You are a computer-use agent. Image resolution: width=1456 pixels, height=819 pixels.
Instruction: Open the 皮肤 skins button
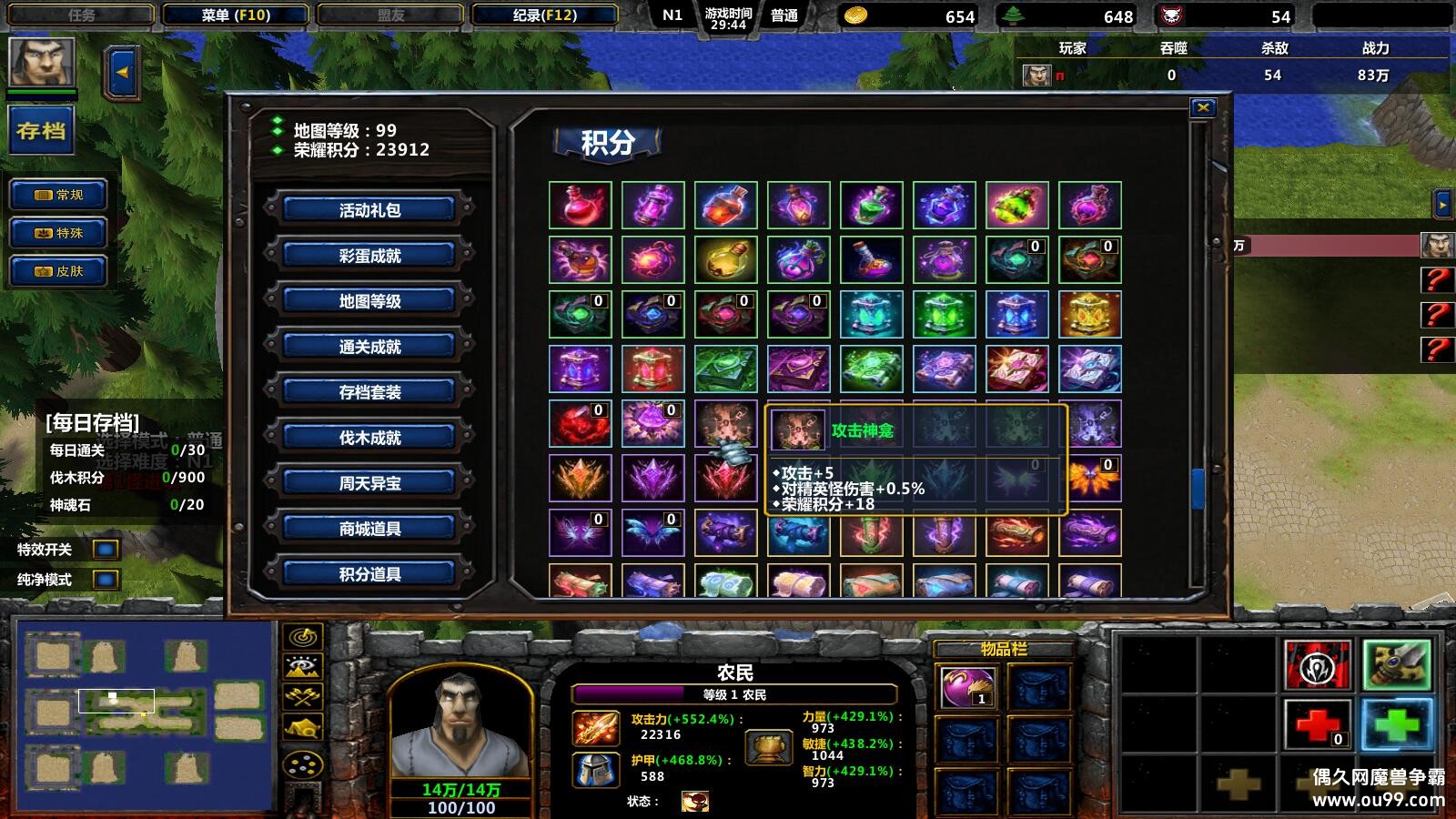(59, 271)
